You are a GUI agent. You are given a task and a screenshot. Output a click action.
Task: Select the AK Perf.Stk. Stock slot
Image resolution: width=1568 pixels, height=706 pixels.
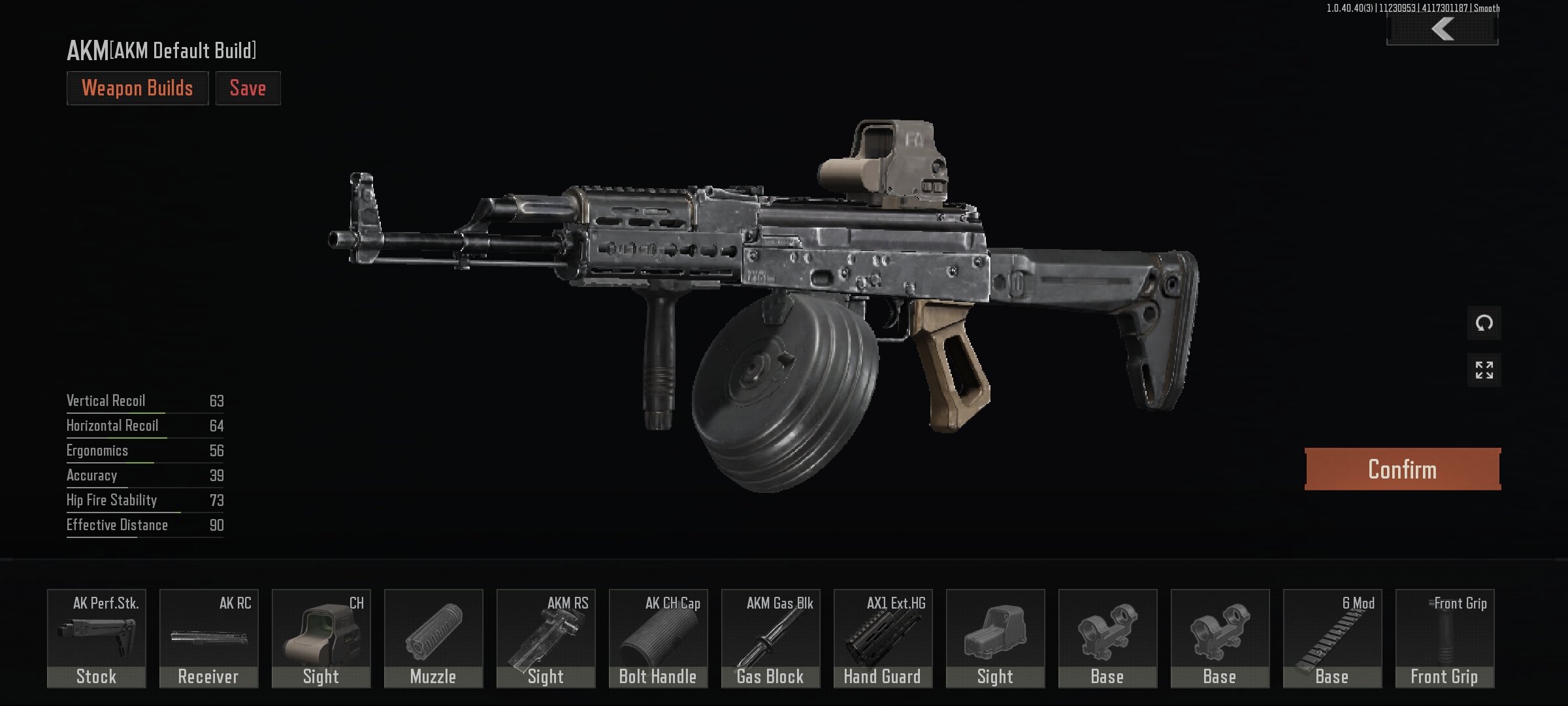tap(97, 638)
